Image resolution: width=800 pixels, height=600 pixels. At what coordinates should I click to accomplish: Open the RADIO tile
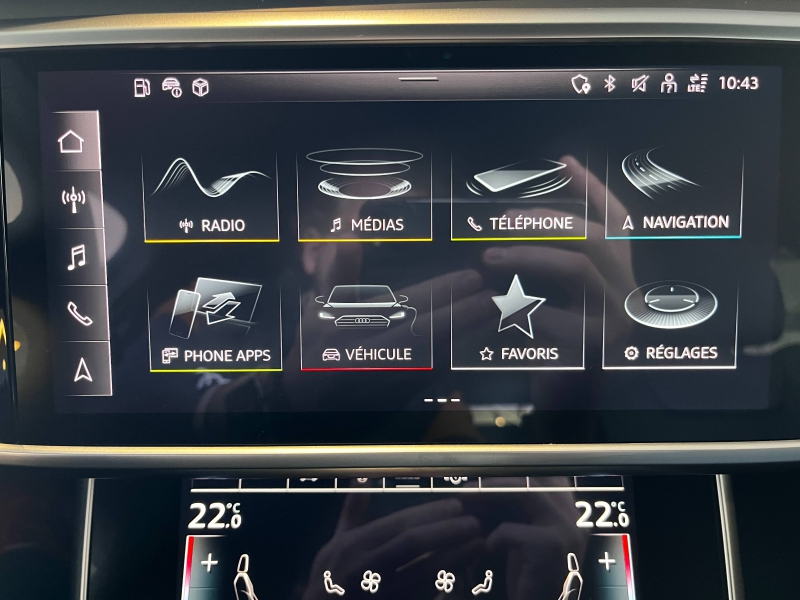[x=211, y=197]
